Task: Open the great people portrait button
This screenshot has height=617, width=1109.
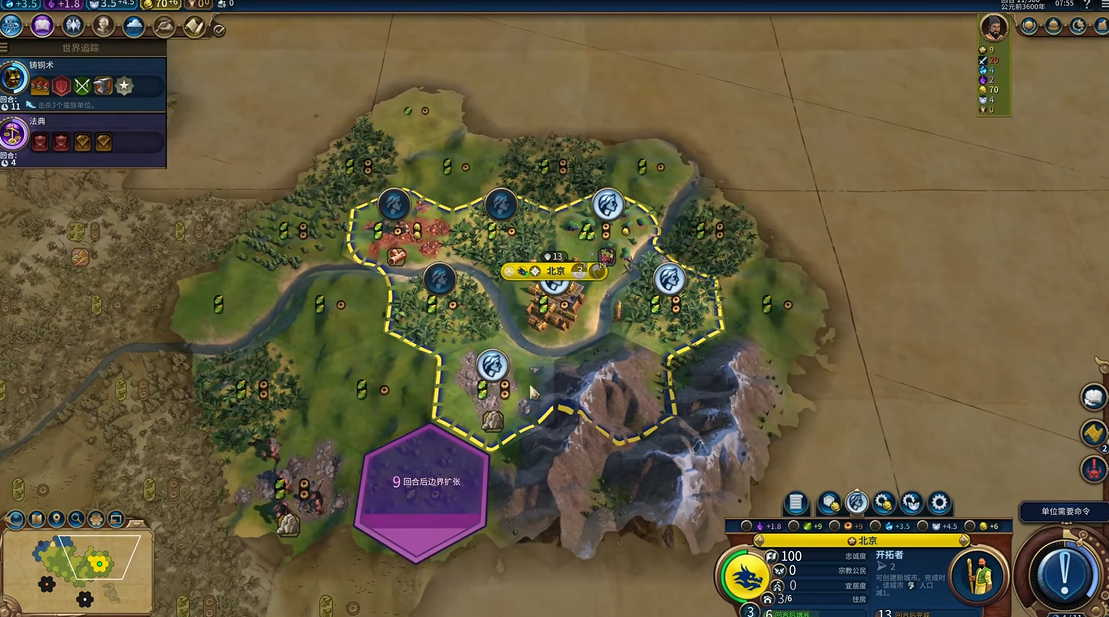Action: point(103,26)
